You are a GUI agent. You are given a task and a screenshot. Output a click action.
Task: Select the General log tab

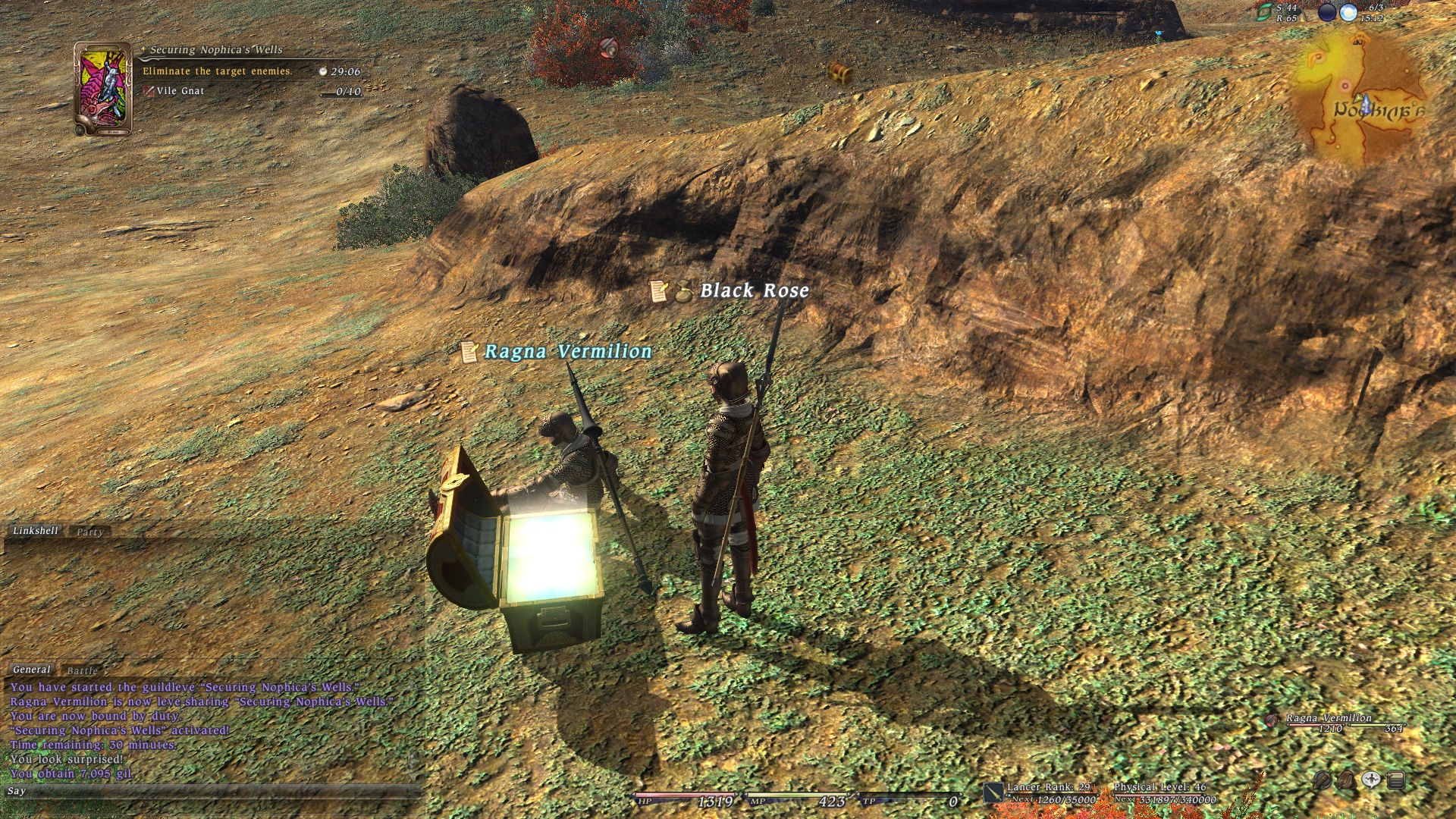tap(32, 670)
